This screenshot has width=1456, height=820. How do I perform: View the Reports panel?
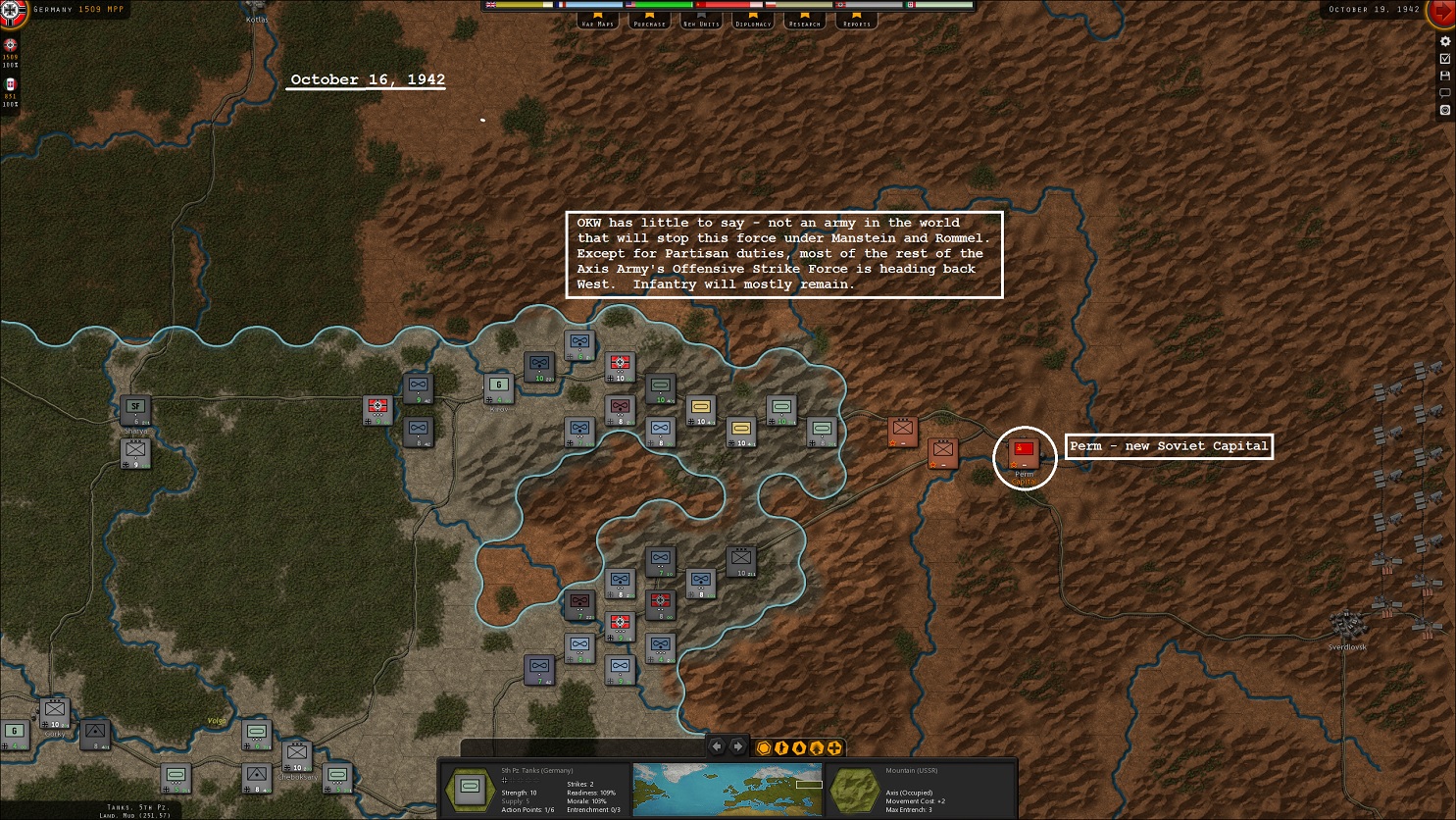[x=857, y=20]
